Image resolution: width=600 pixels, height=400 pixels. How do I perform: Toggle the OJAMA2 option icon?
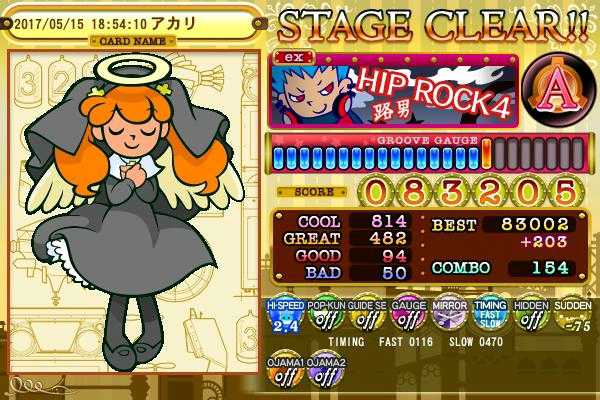(x=323, y=372)
